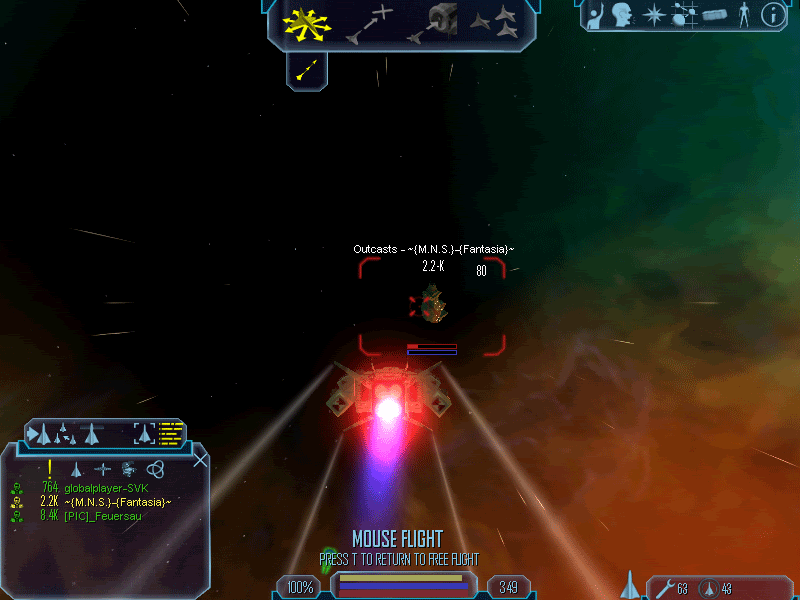Select [PIC]_Feuersau in the contact list
800x600 pixels.
103,515
